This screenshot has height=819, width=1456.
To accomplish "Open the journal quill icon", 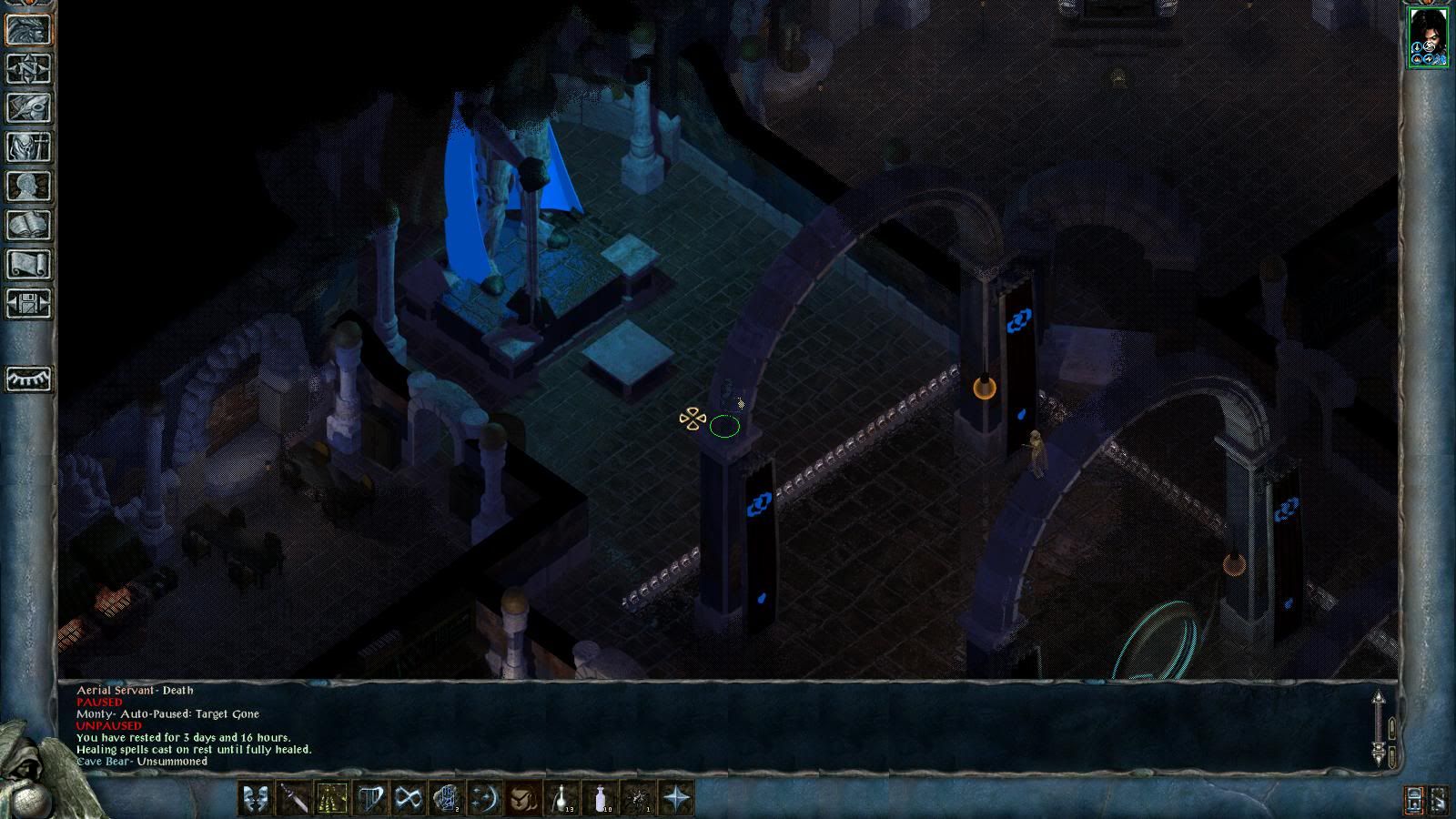I will [28, 107].
